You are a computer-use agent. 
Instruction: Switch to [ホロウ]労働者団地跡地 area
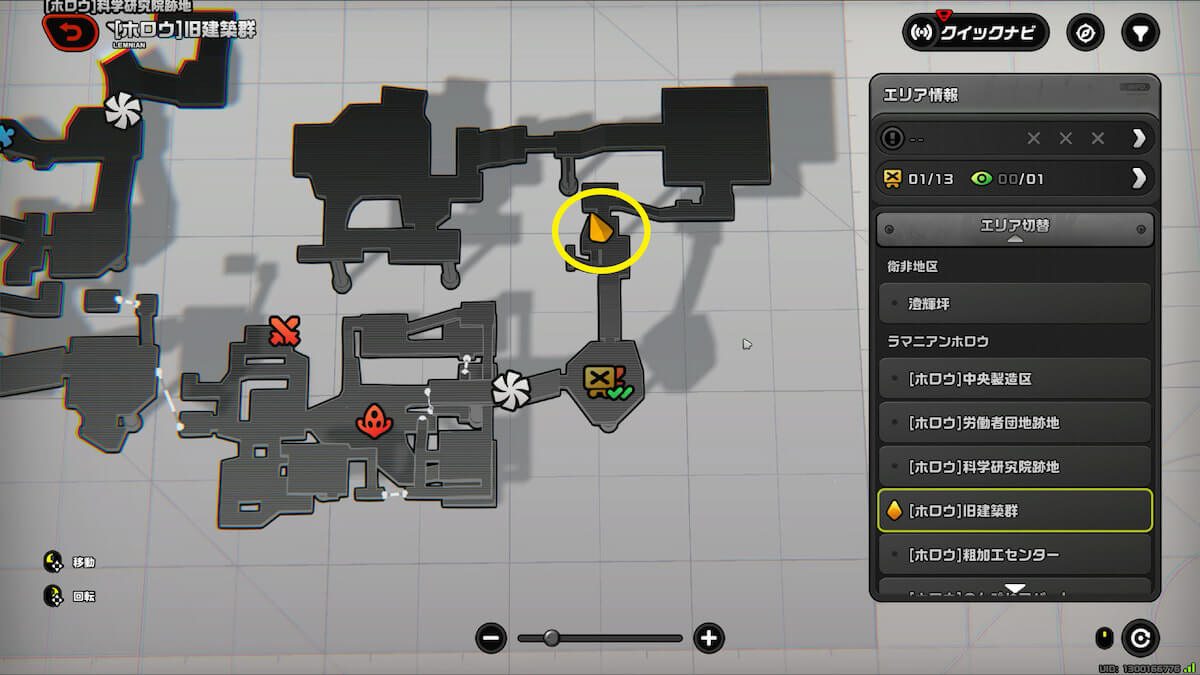[x=1014, y=423]
